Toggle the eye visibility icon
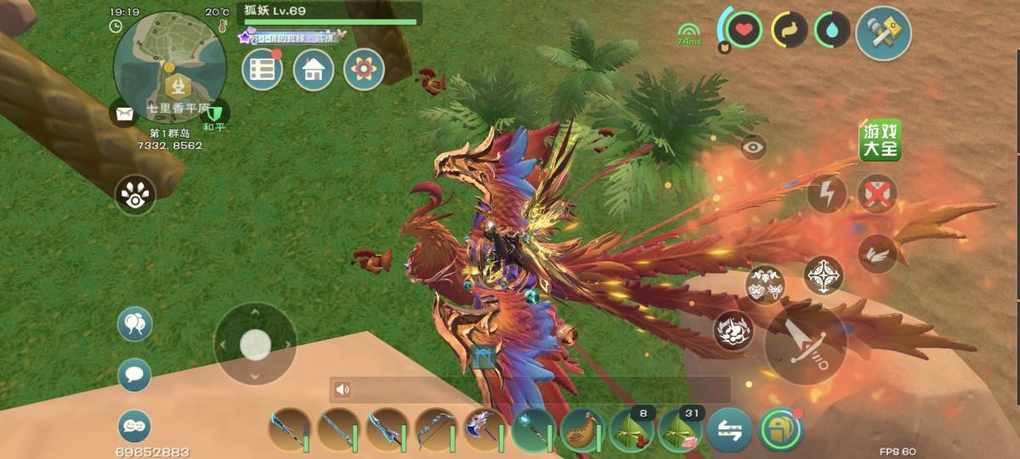Image resolution: width=1020 pixels, height=459 pixels. pyautogui.click(x=754, y=148)
